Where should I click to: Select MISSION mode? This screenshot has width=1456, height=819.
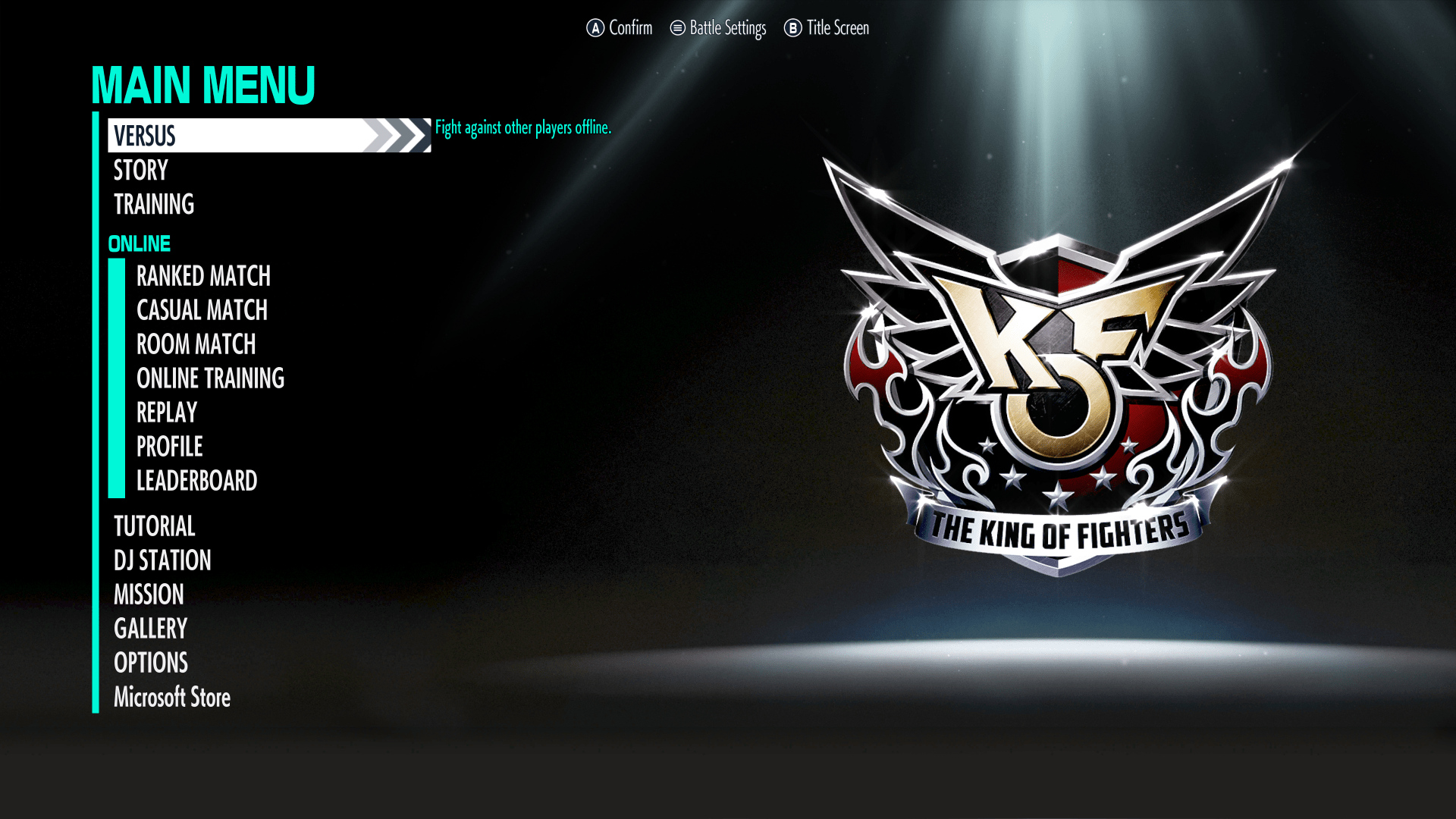[x=148, y=595]
